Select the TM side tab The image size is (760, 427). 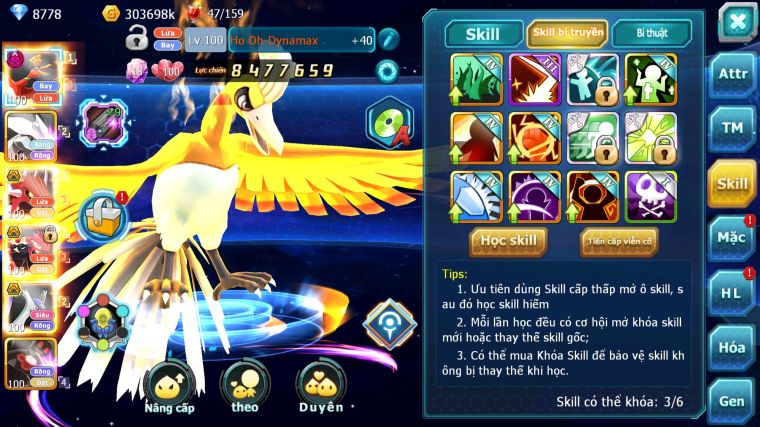click(733, 129)
